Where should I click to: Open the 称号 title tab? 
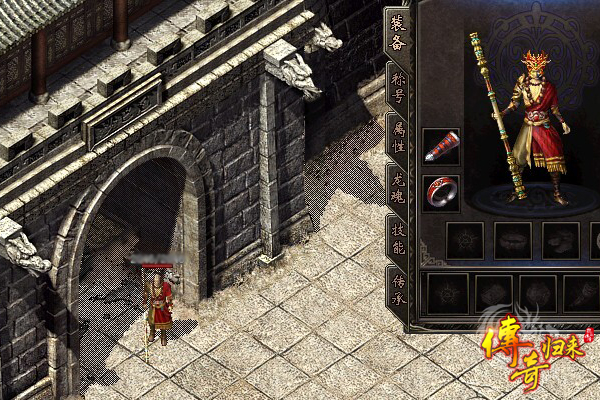pos(397,86)
